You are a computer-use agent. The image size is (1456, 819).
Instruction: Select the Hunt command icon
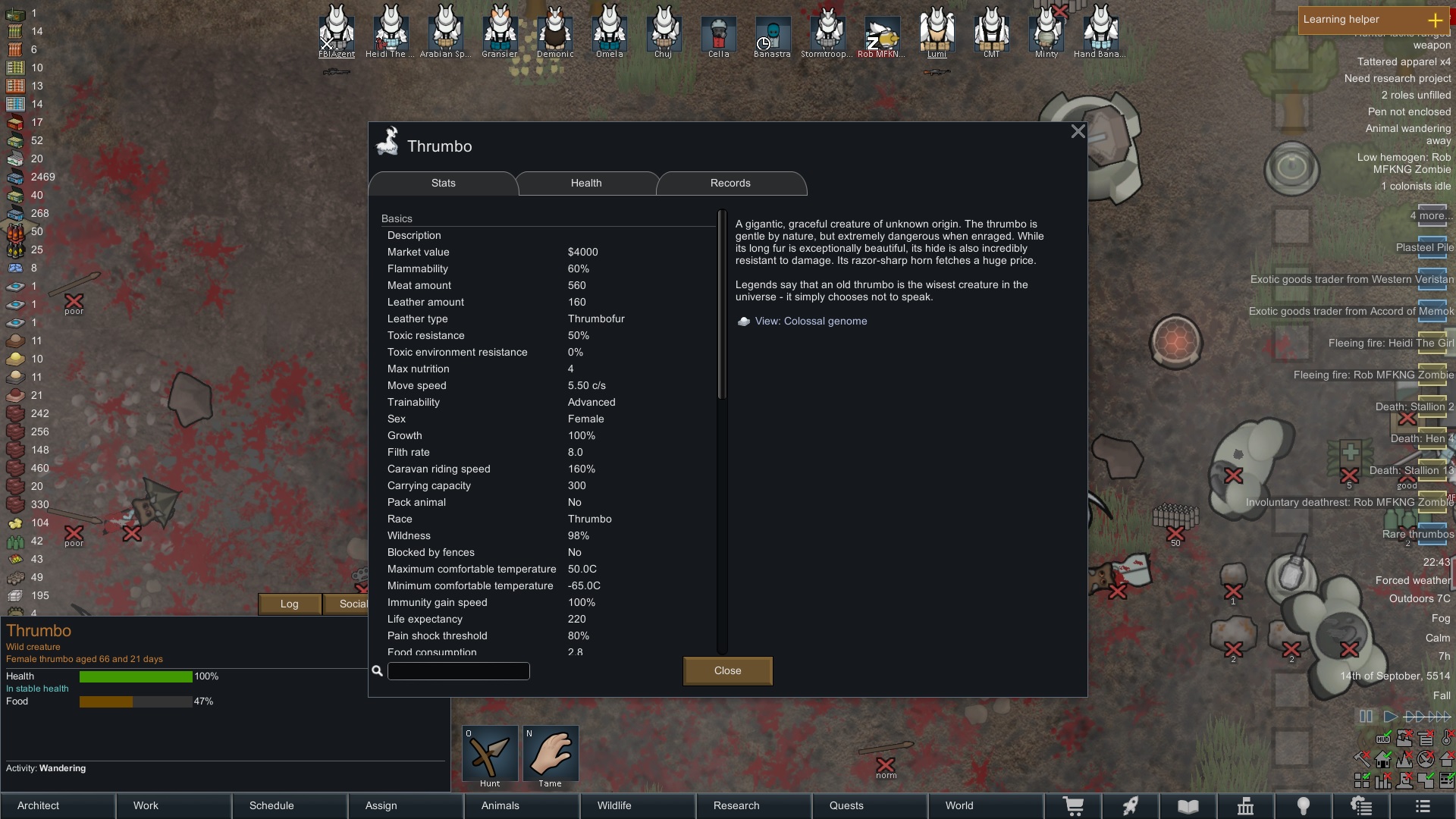click(489, 753)
